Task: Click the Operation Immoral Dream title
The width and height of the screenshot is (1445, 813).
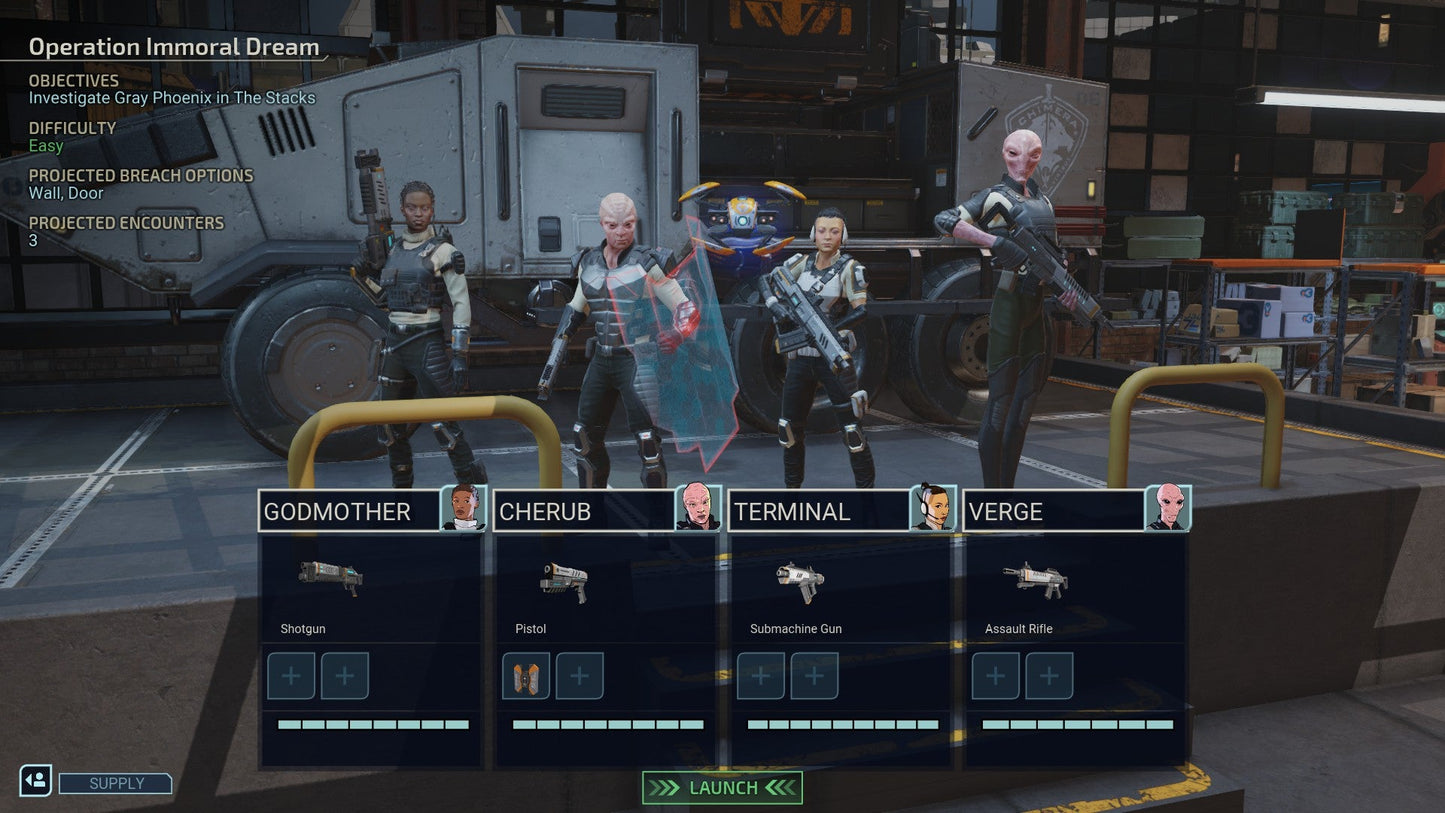Action: (173, 46)
